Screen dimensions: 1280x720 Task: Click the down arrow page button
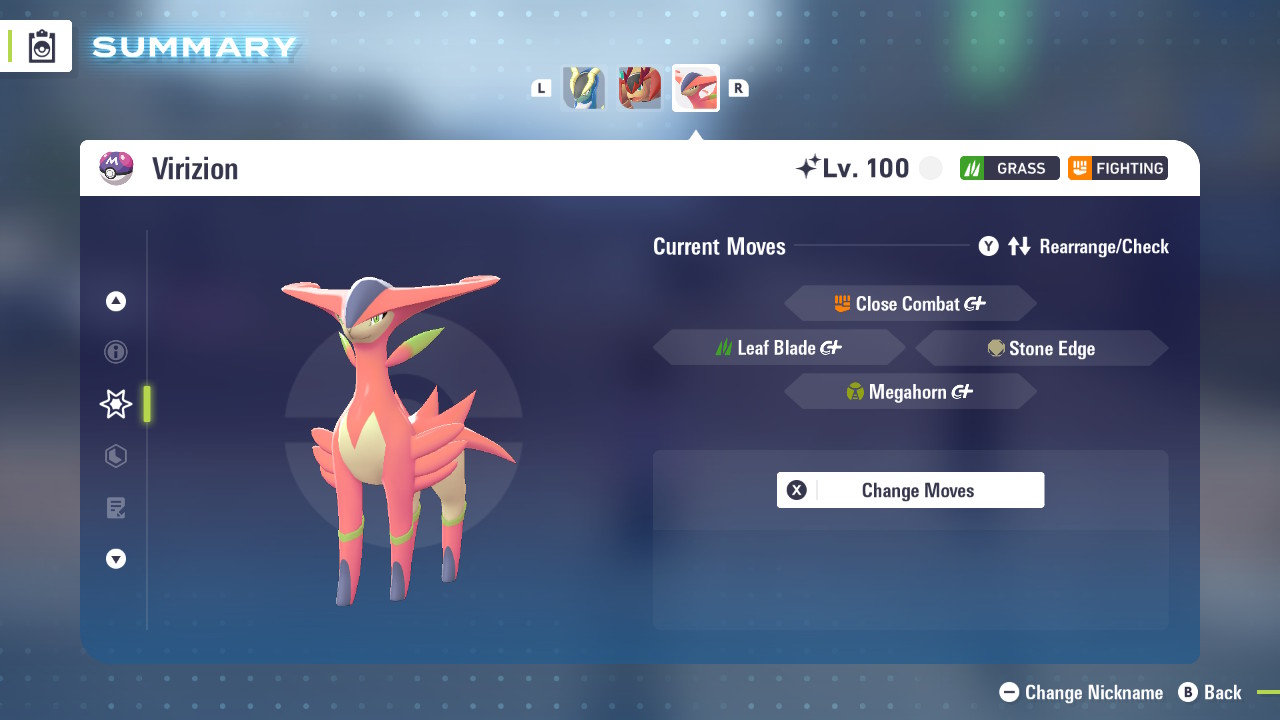coord(116,559)
